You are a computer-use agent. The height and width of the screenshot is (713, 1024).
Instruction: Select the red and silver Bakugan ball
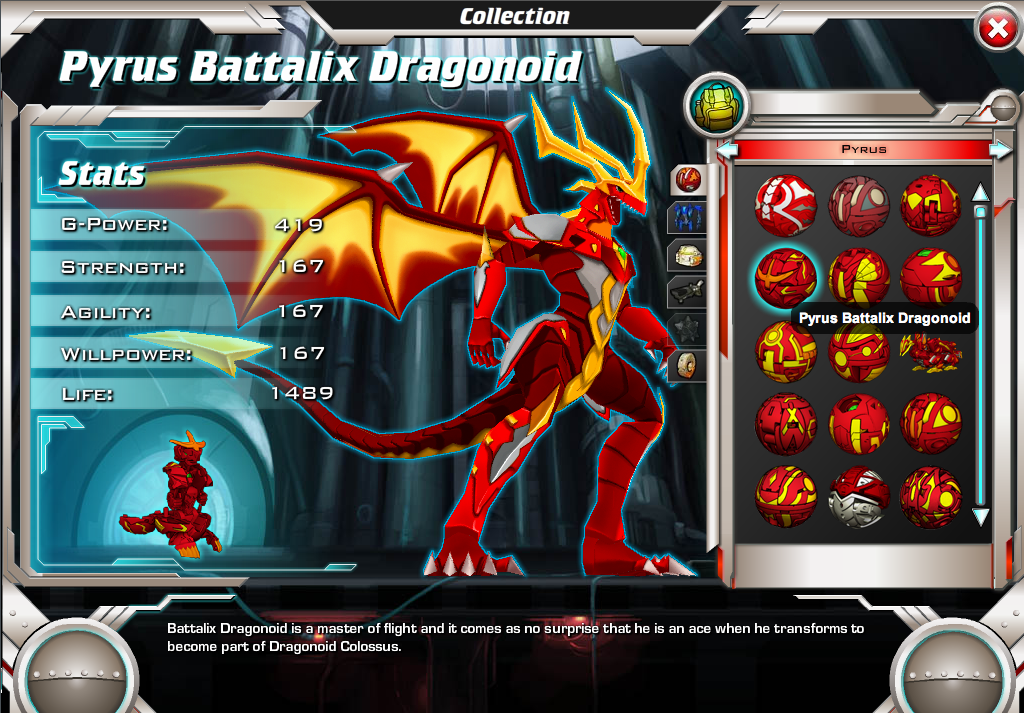pos(859,497)
